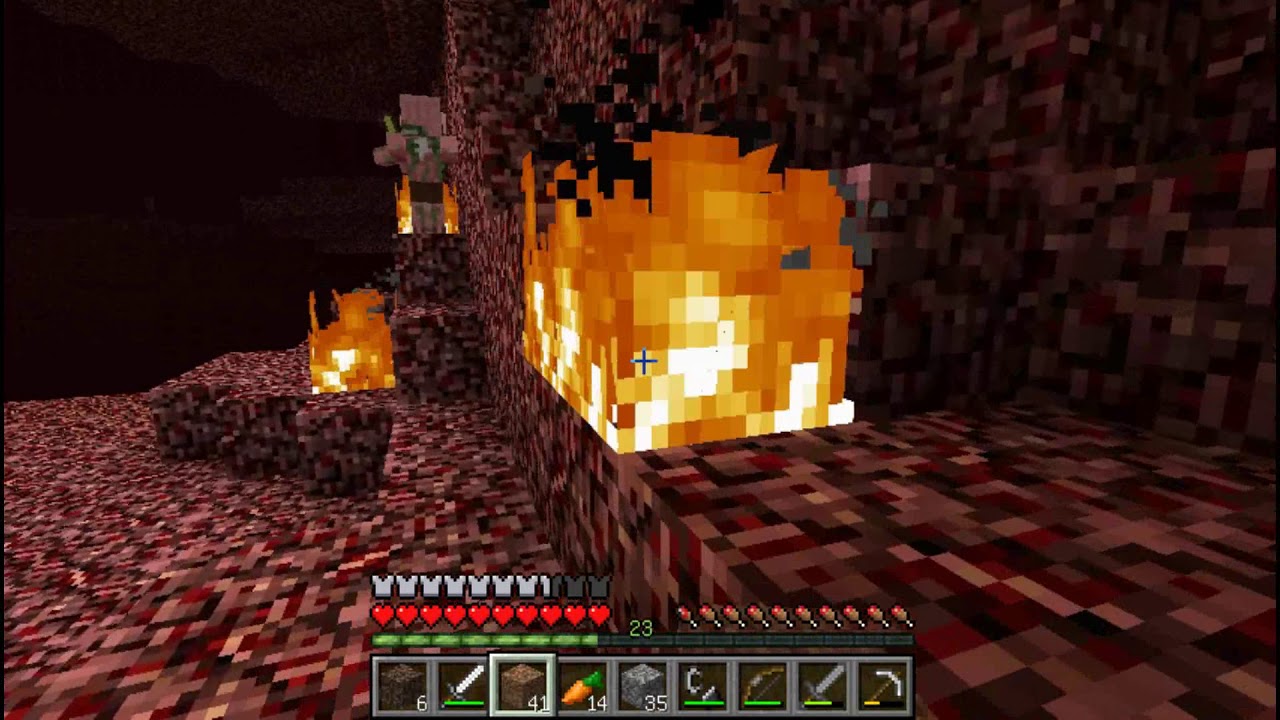Click the first heart in the health bar
The width and height of the screenshot is (1280, 720).
[x=381, y=612]
